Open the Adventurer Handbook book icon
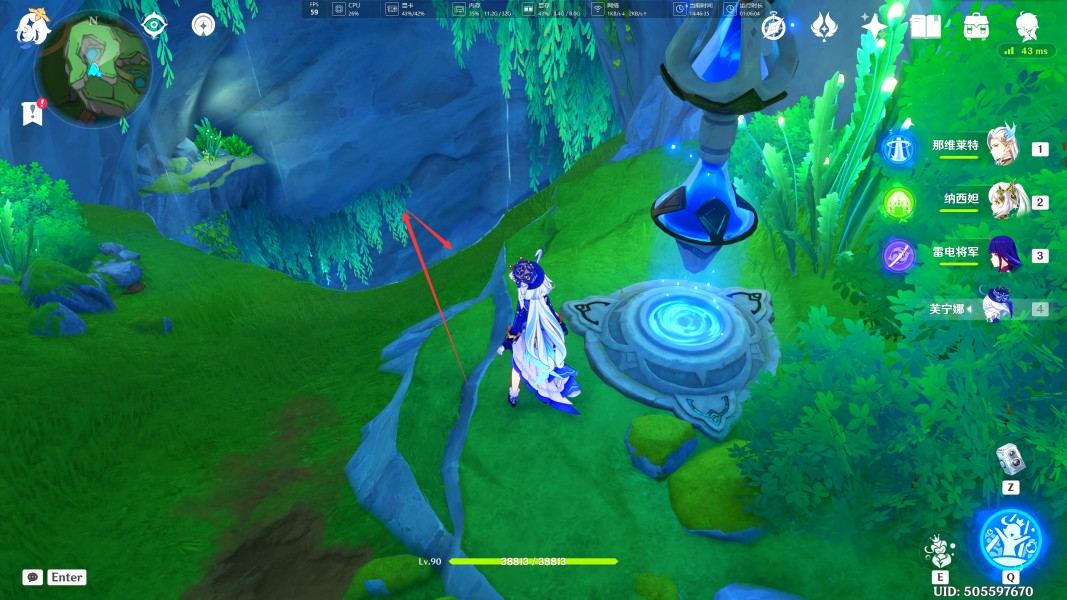Image resolution: width=1067 pixels, height=600 pixels. [925, 27]
